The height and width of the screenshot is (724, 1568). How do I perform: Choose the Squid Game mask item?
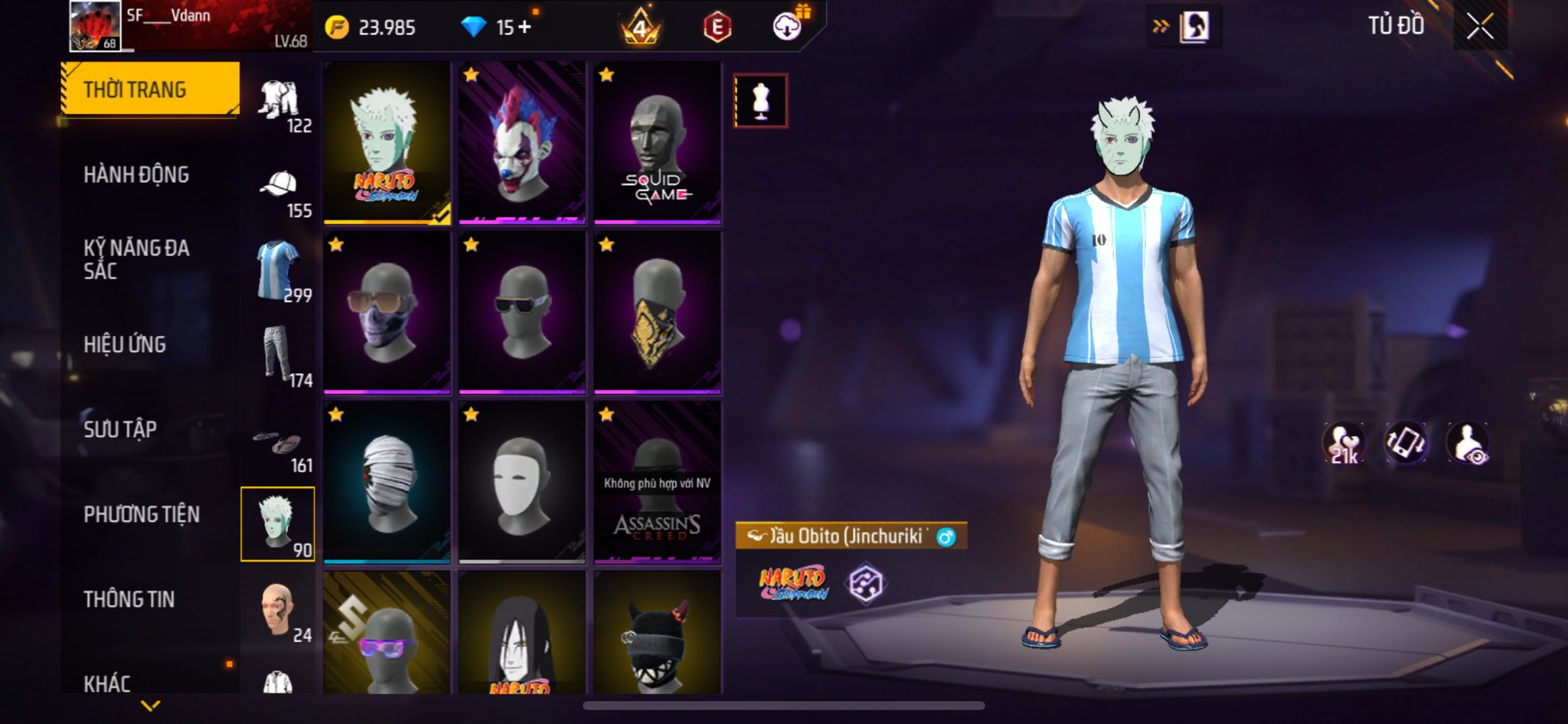pyautogui.click(x=658, y=143)
